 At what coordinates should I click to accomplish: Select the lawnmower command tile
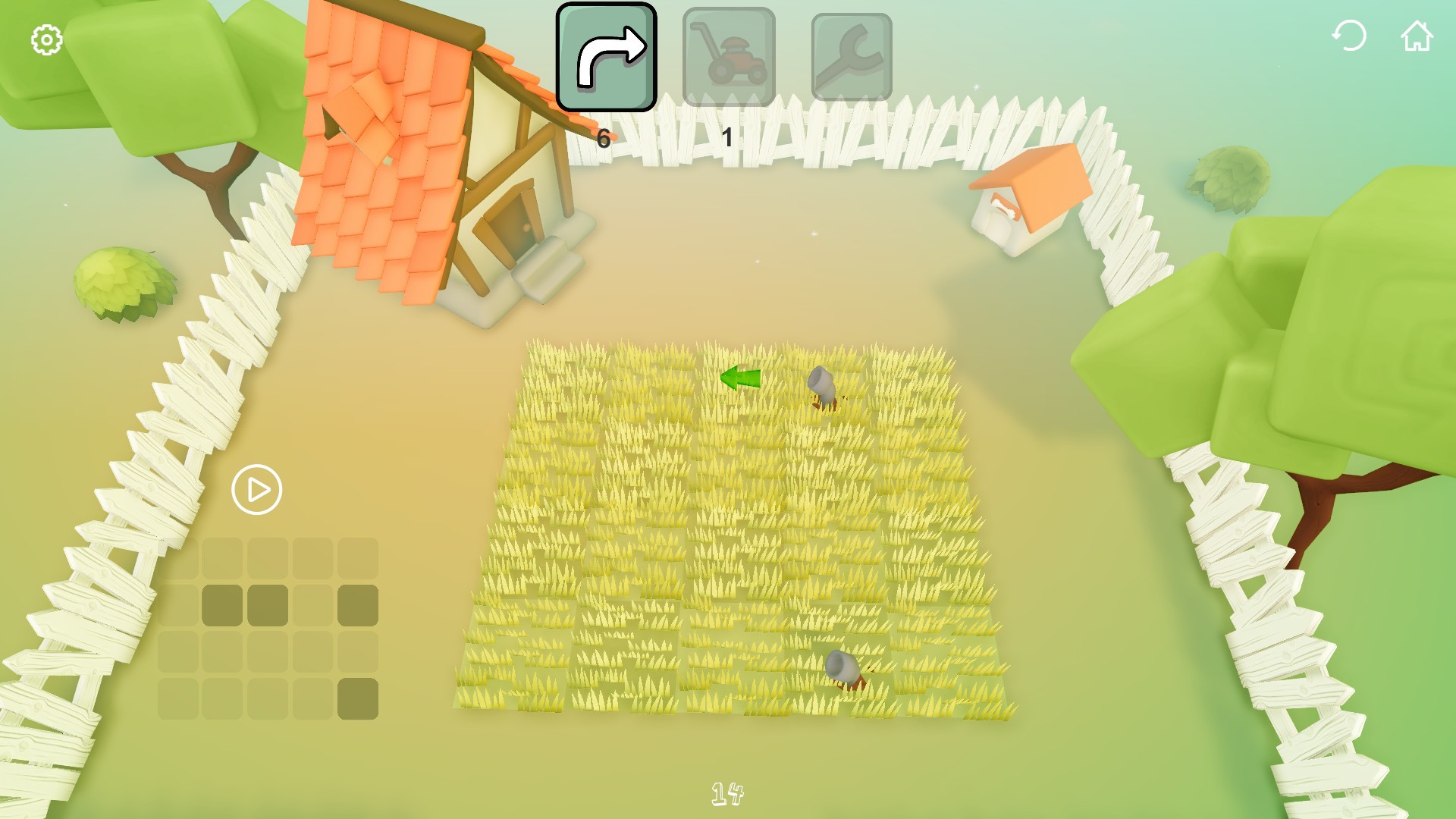pyautogui.click(x=729, y=57)
